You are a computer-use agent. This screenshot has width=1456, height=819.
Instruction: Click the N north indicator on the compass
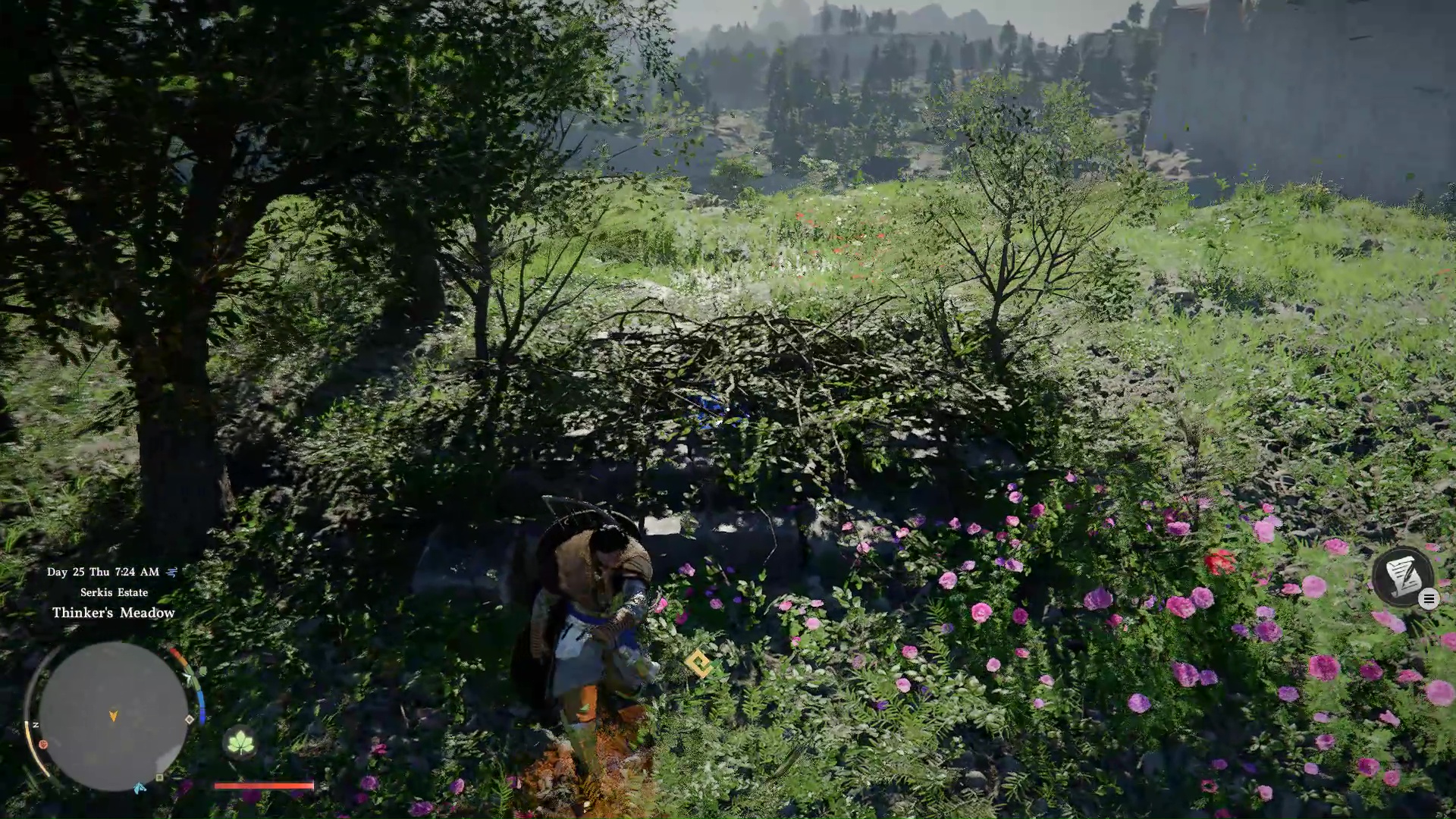pyautogui.click(x=36, y=725)
